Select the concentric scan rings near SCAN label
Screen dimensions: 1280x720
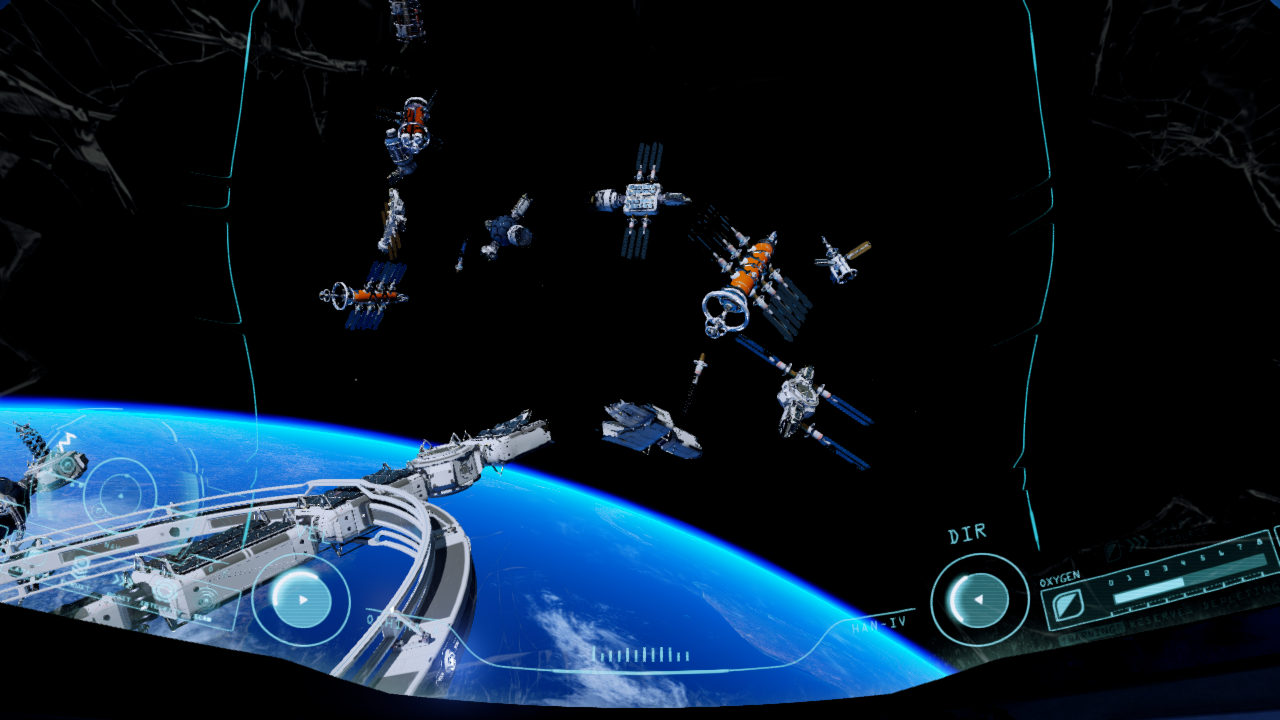point(203,598)
